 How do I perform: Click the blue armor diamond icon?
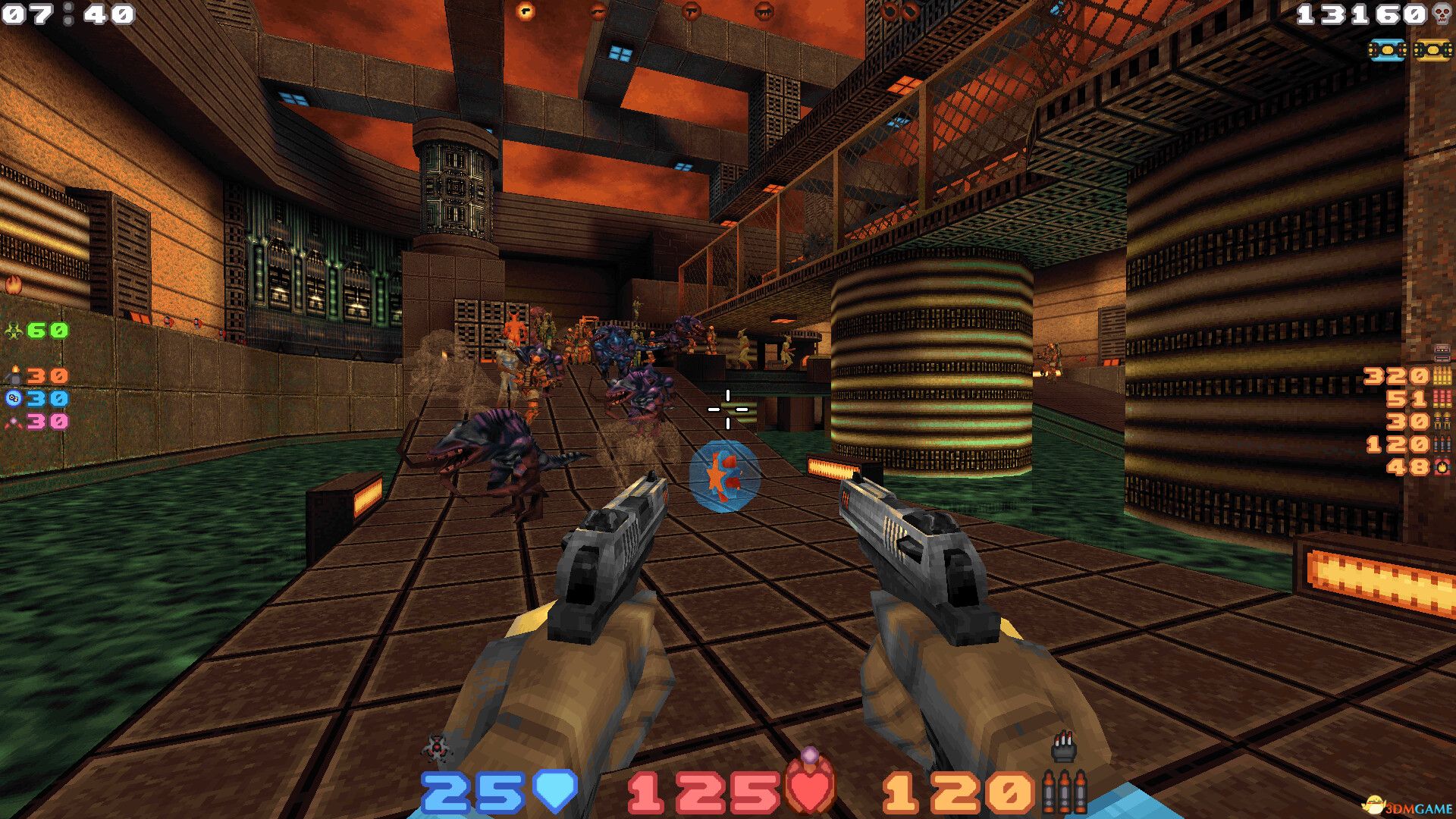tap(555, 791)
